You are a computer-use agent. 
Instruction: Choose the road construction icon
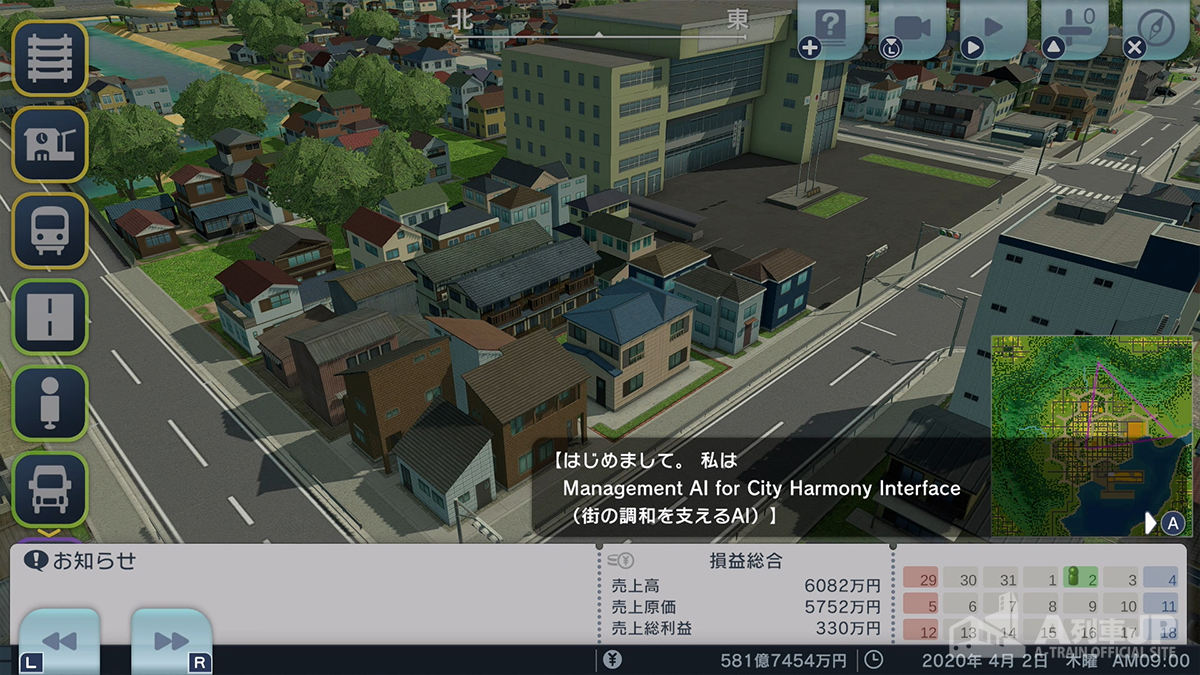[x=49, y=316]
